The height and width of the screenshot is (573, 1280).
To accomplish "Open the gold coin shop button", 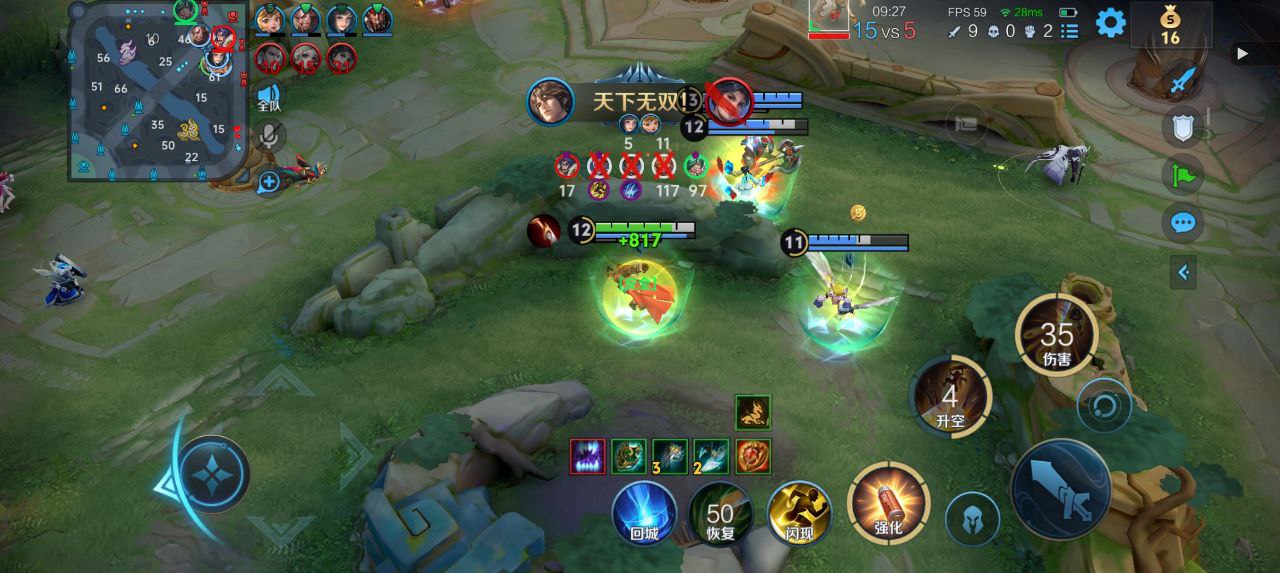I will (x=1170, y=25).
